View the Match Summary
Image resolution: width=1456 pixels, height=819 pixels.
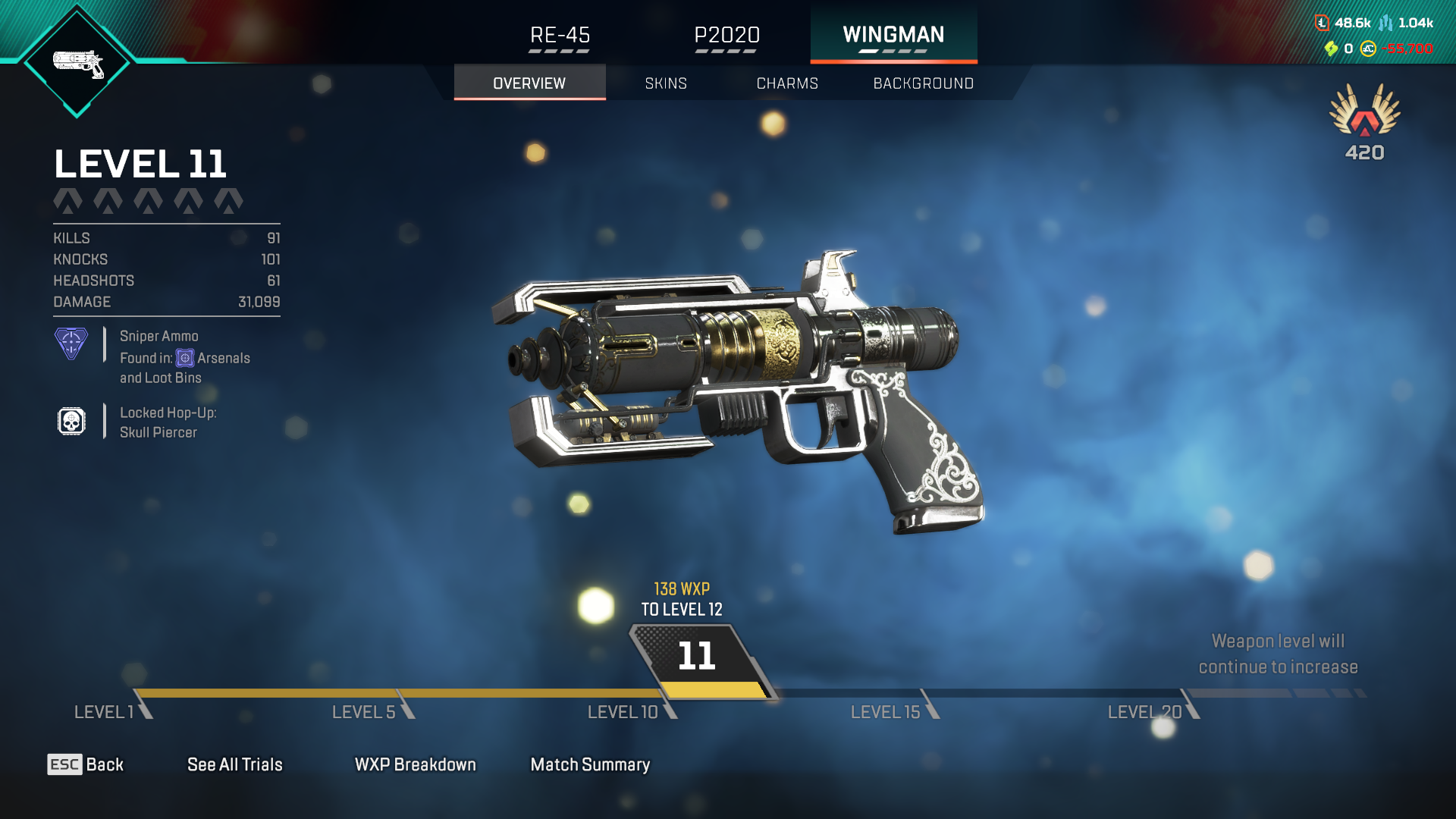point(590,764)
